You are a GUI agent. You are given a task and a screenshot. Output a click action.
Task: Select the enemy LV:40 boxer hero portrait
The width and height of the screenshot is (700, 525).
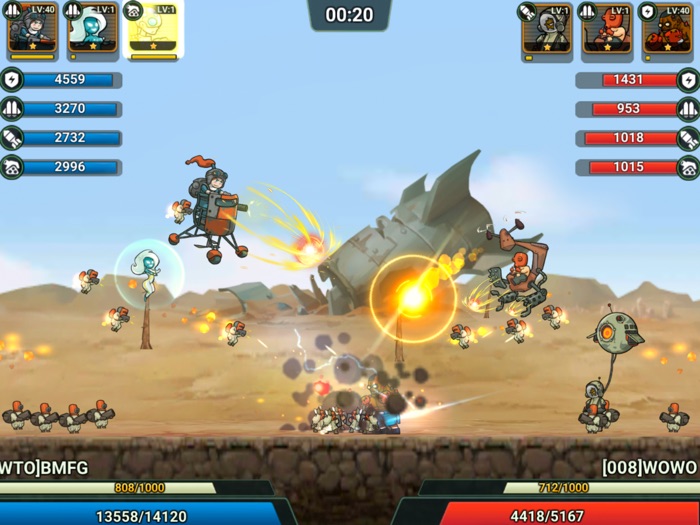pos(667,31)
